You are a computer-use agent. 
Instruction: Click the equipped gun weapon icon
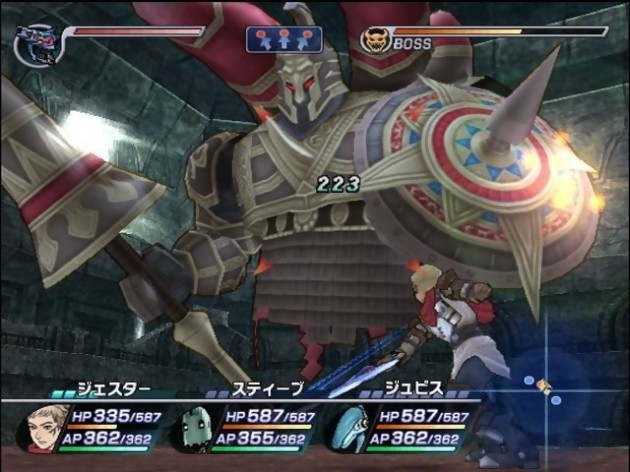tap(38, 45)
